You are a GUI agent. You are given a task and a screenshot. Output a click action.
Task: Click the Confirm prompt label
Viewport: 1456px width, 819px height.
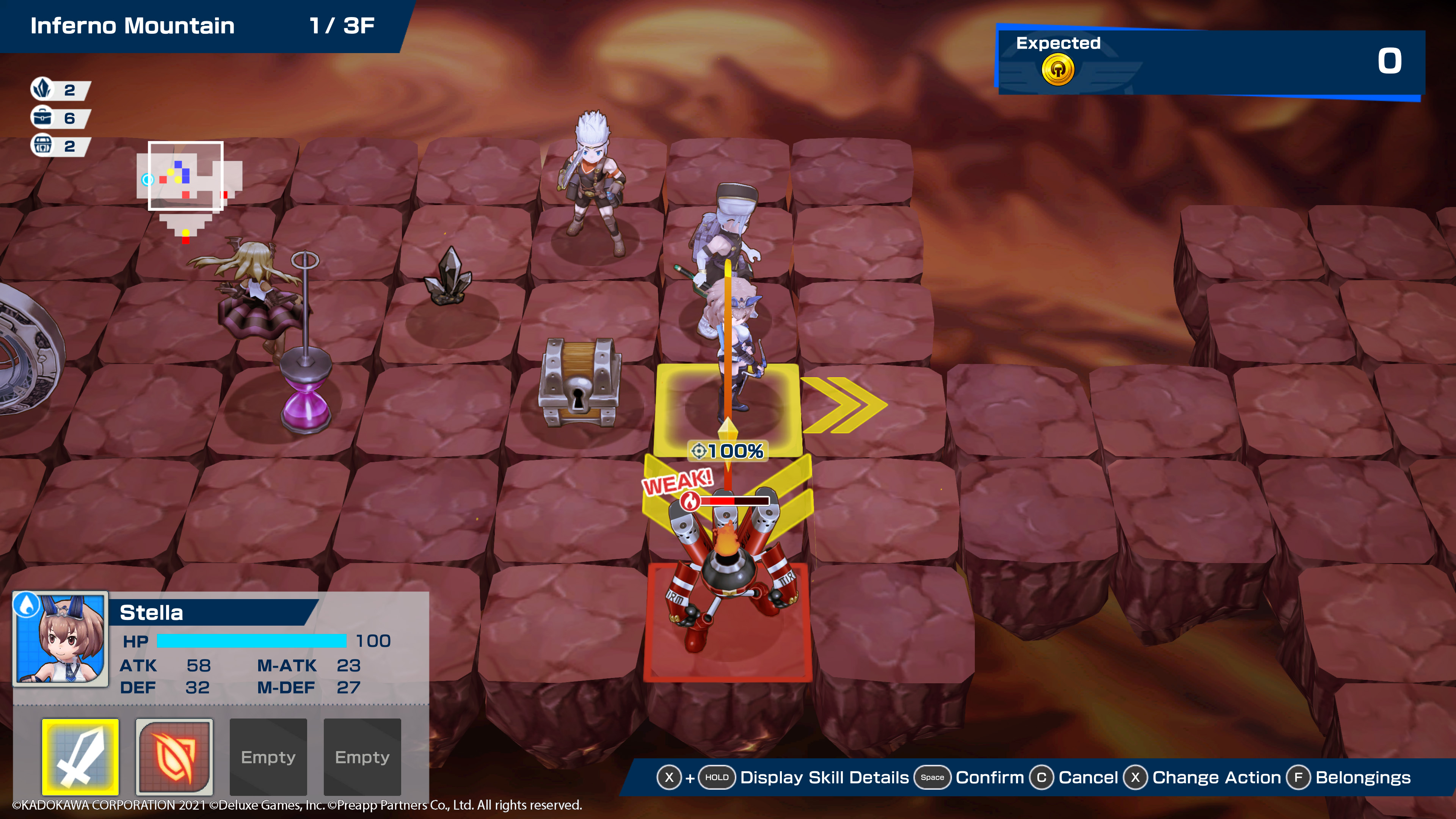989,778
